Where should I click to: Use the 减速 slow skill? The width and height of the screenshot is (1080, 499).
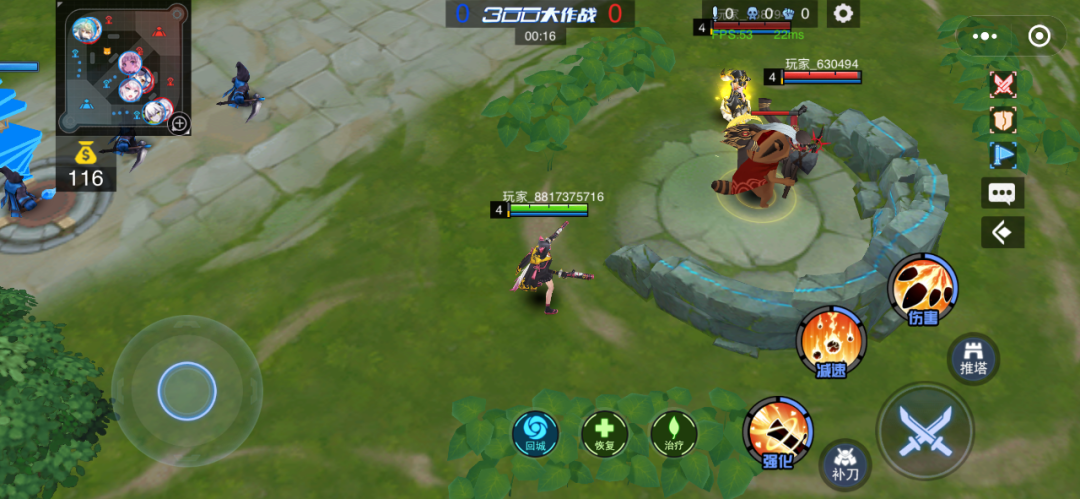[831, 341]
